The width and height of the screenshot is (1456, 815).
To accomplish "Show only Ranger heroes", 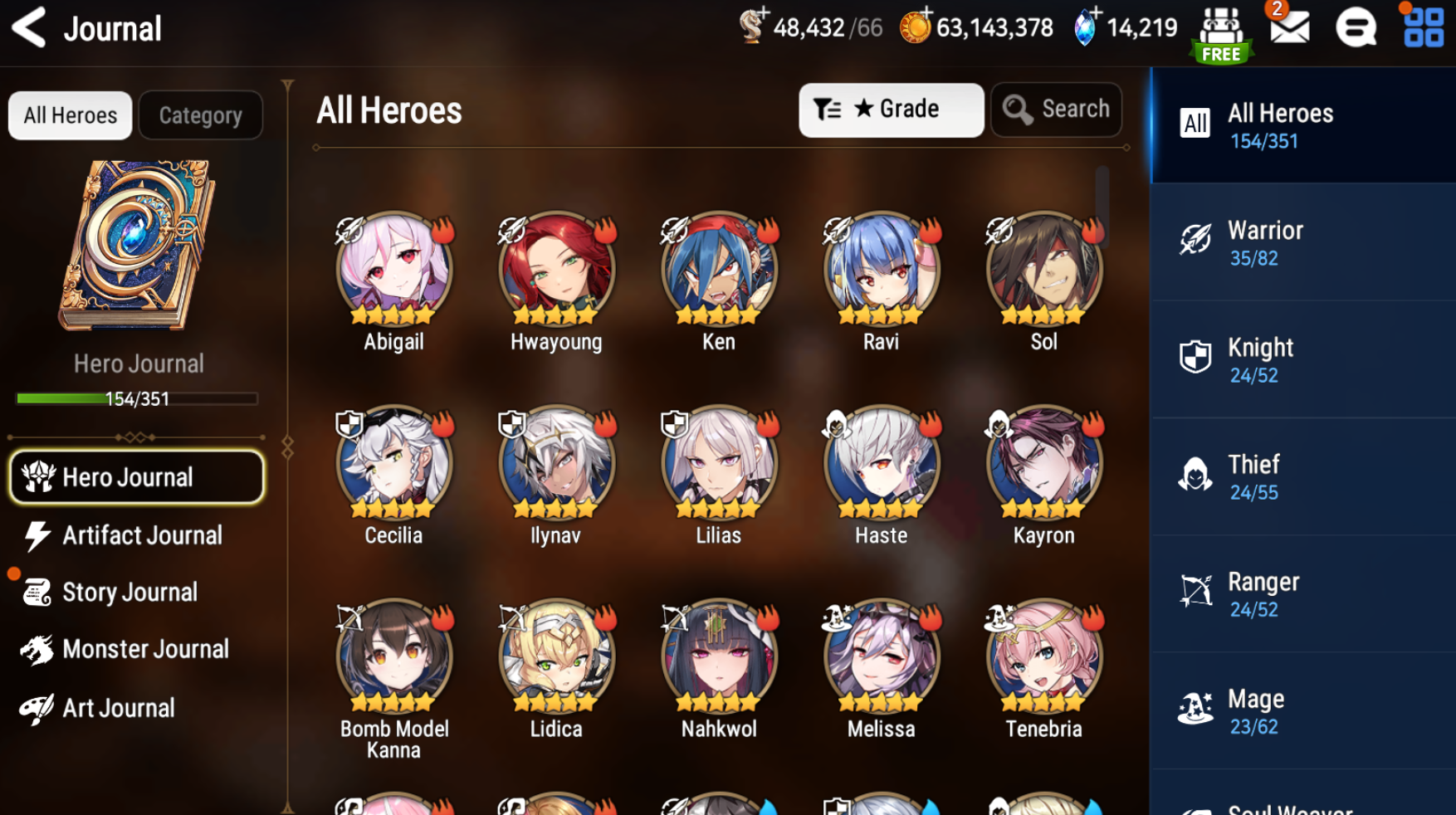I will coord(1302,593).
